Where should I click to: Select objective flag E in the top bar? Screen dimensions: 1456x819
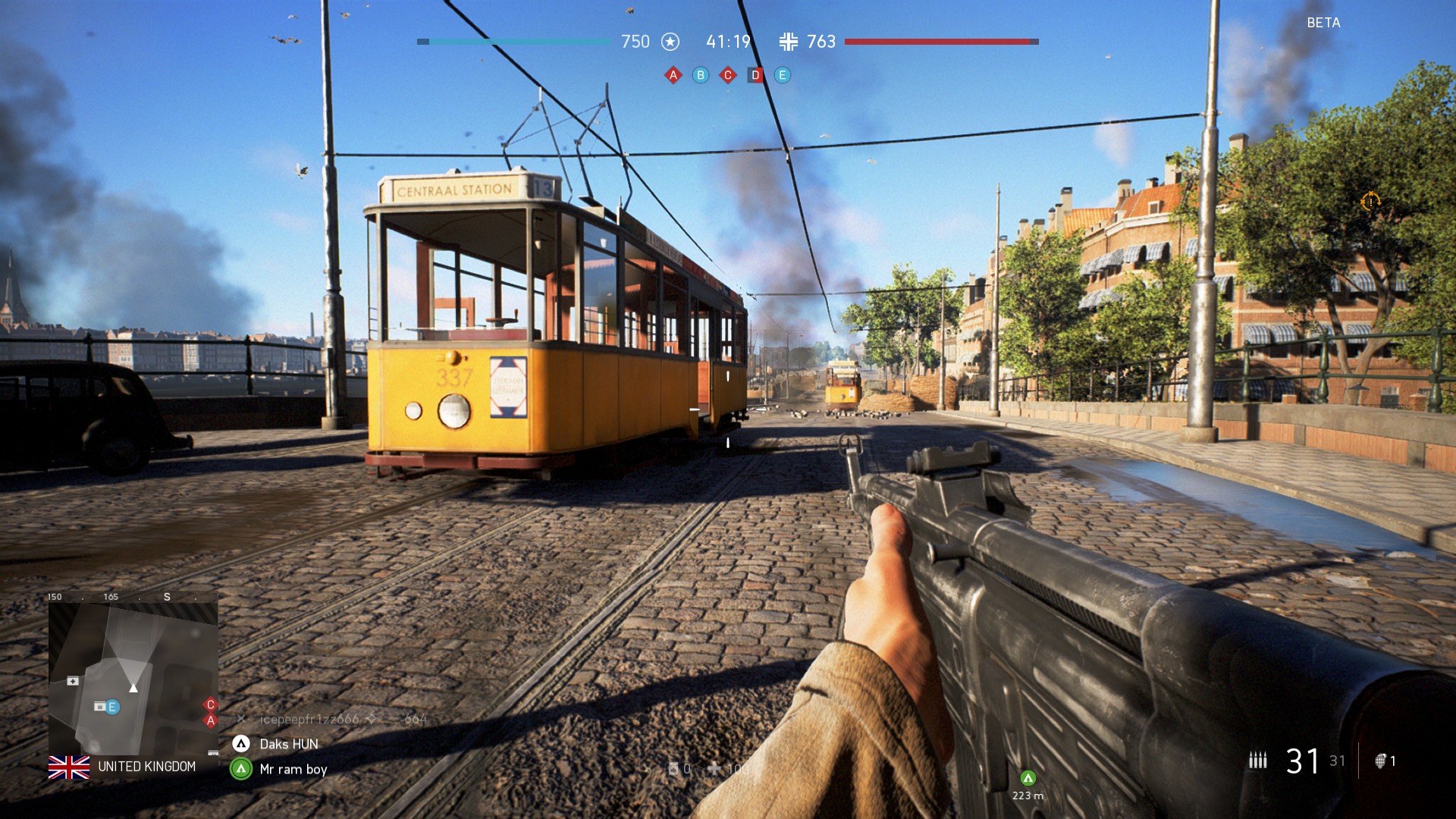(783, 75)
